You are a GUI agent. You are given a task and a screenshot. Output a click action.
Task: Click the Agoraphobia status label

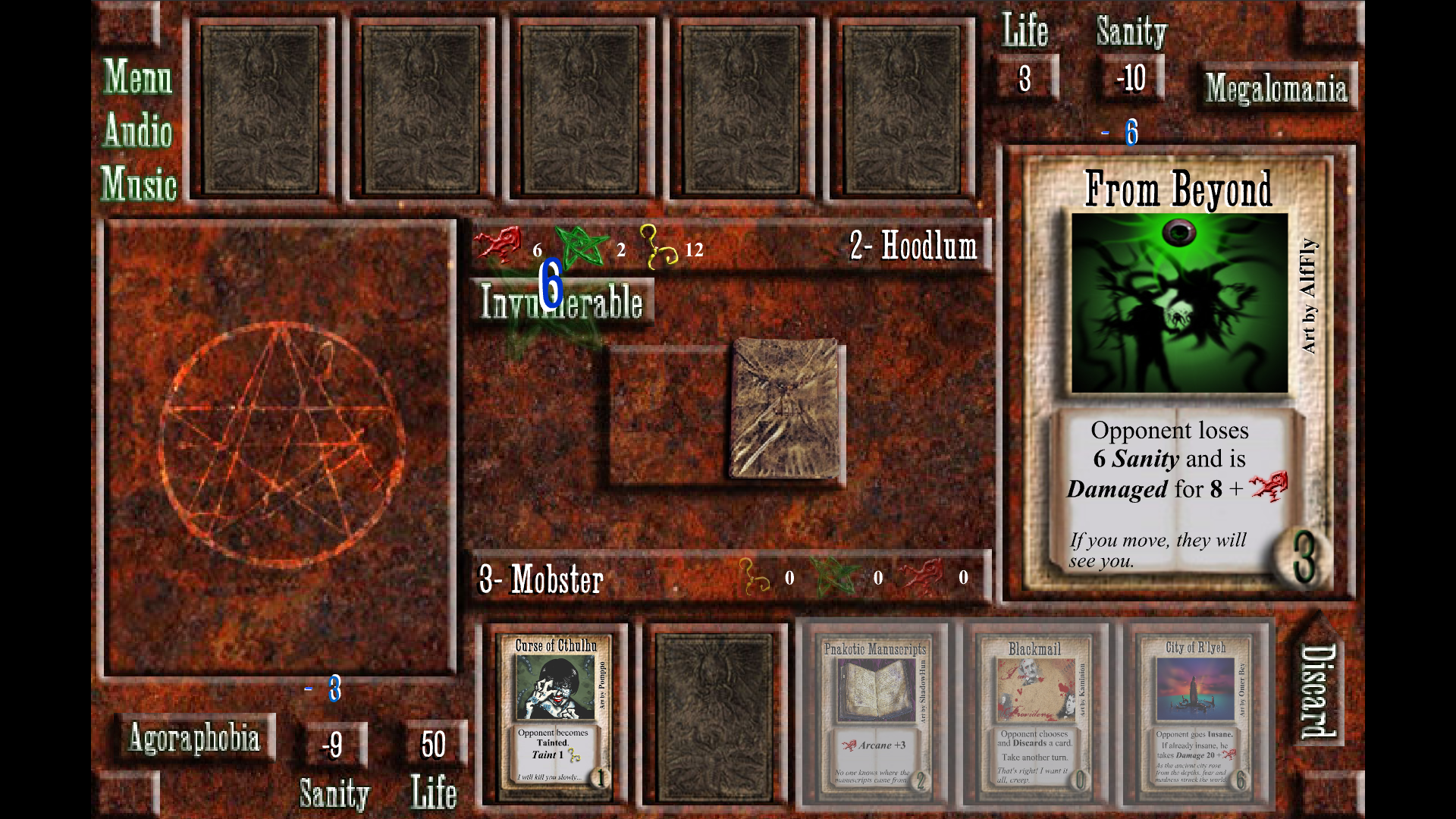tap(194, 738)
